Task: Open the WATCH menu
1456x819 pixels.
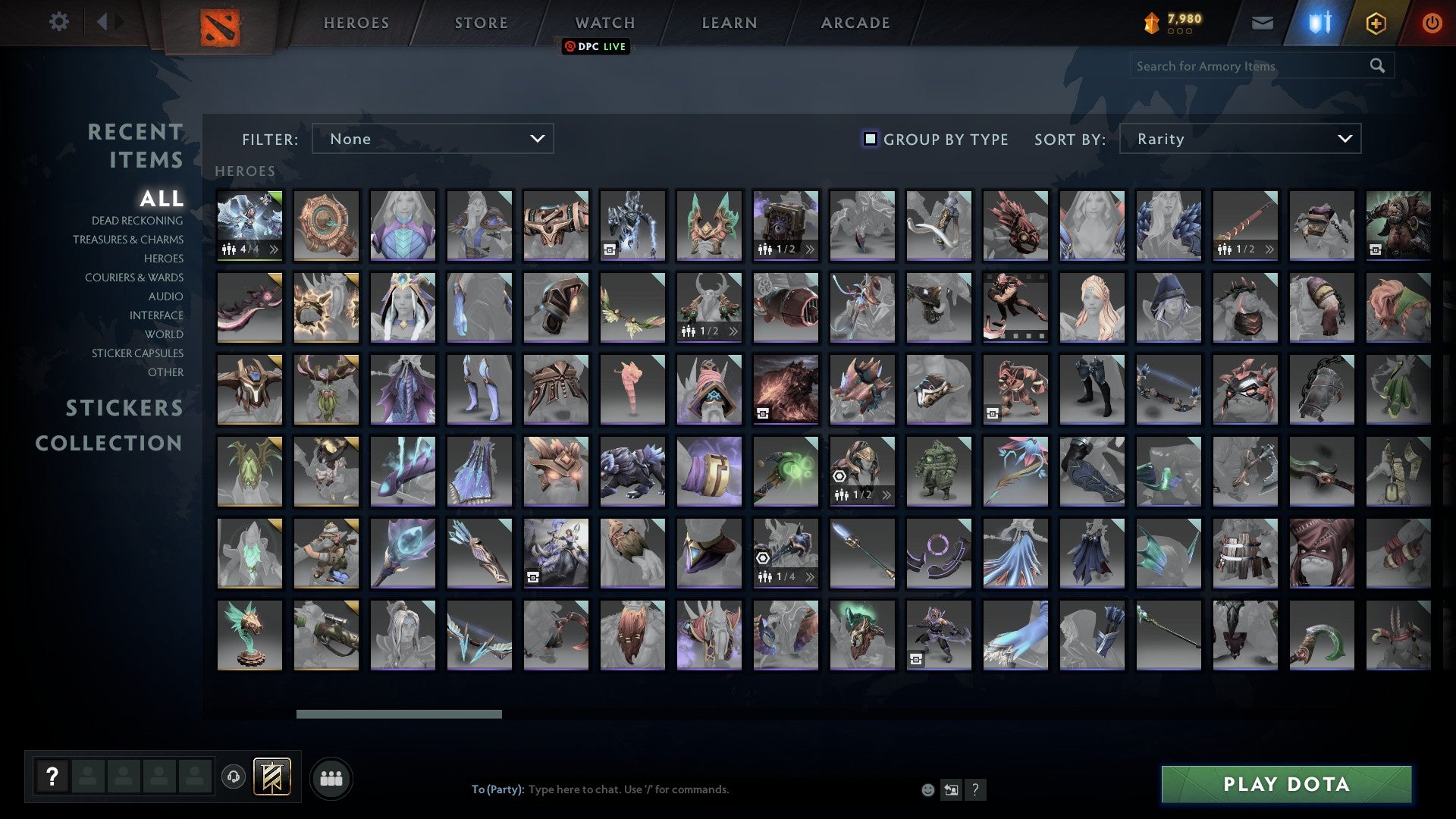Action: [603, 23]
